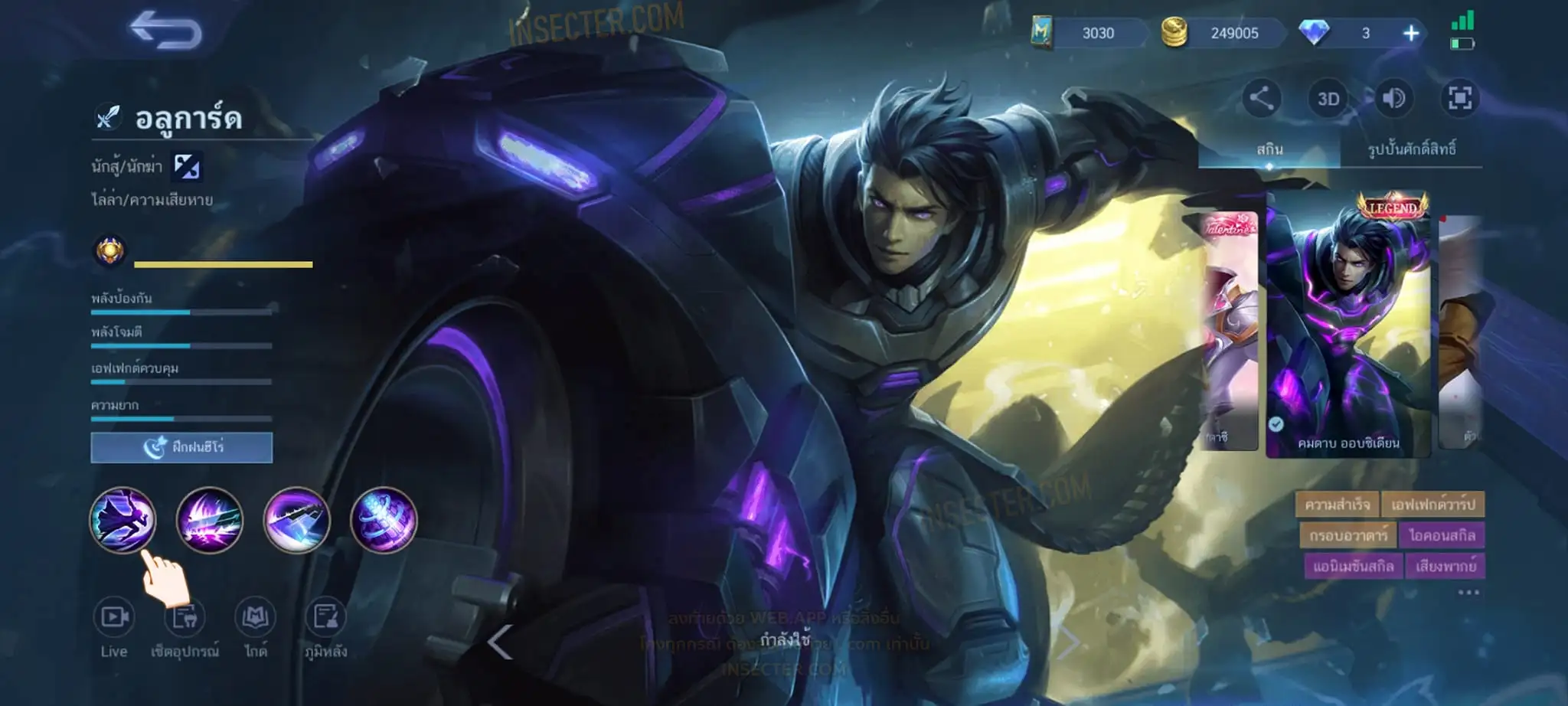This screenshot has height=706, width=1568.
Task: Select the purple slash skill icon
Action: pyautogui.click(x=209, y=520)
